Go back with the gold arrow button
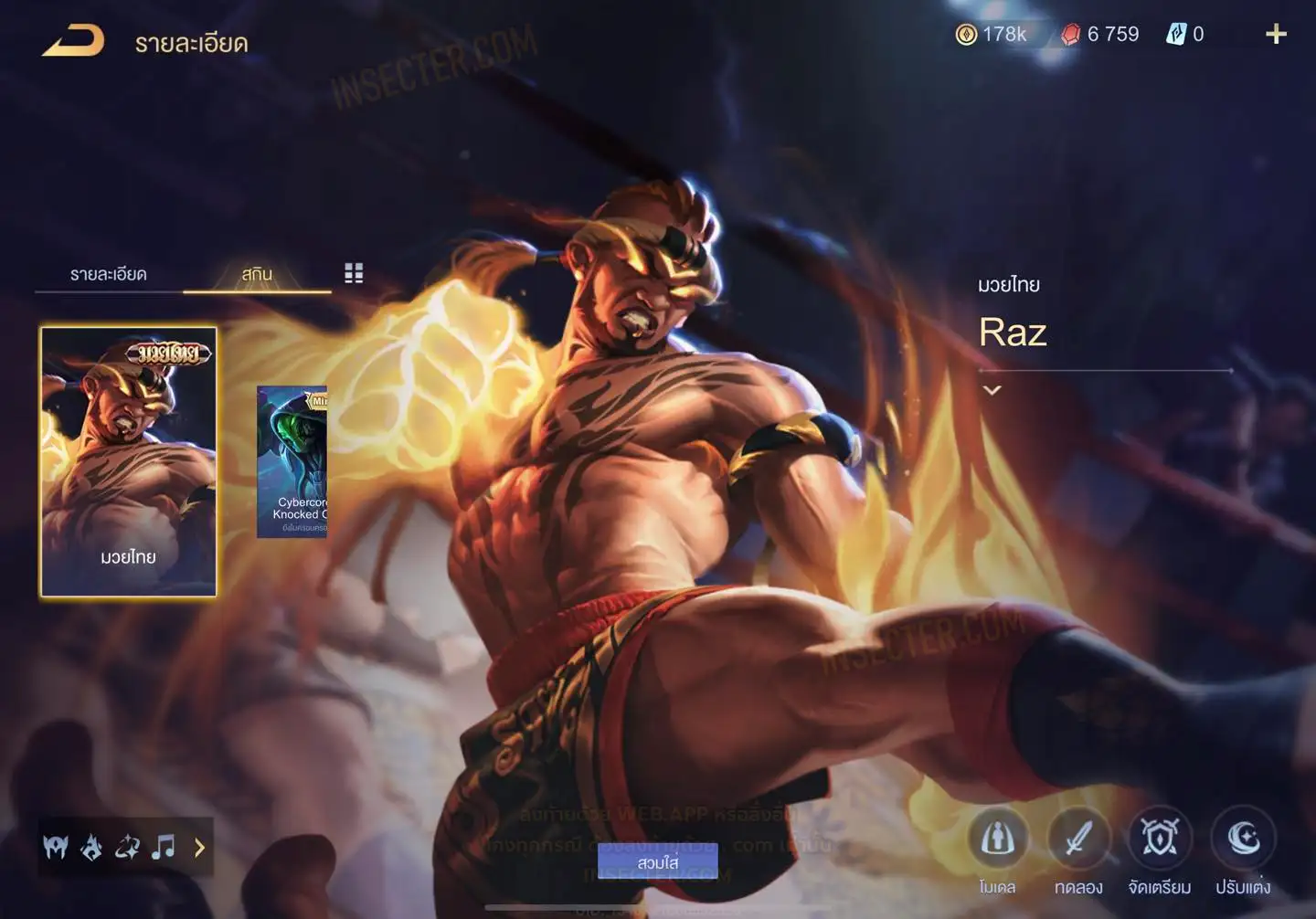This screenshot has height=919, width=1316. [73, 41]
